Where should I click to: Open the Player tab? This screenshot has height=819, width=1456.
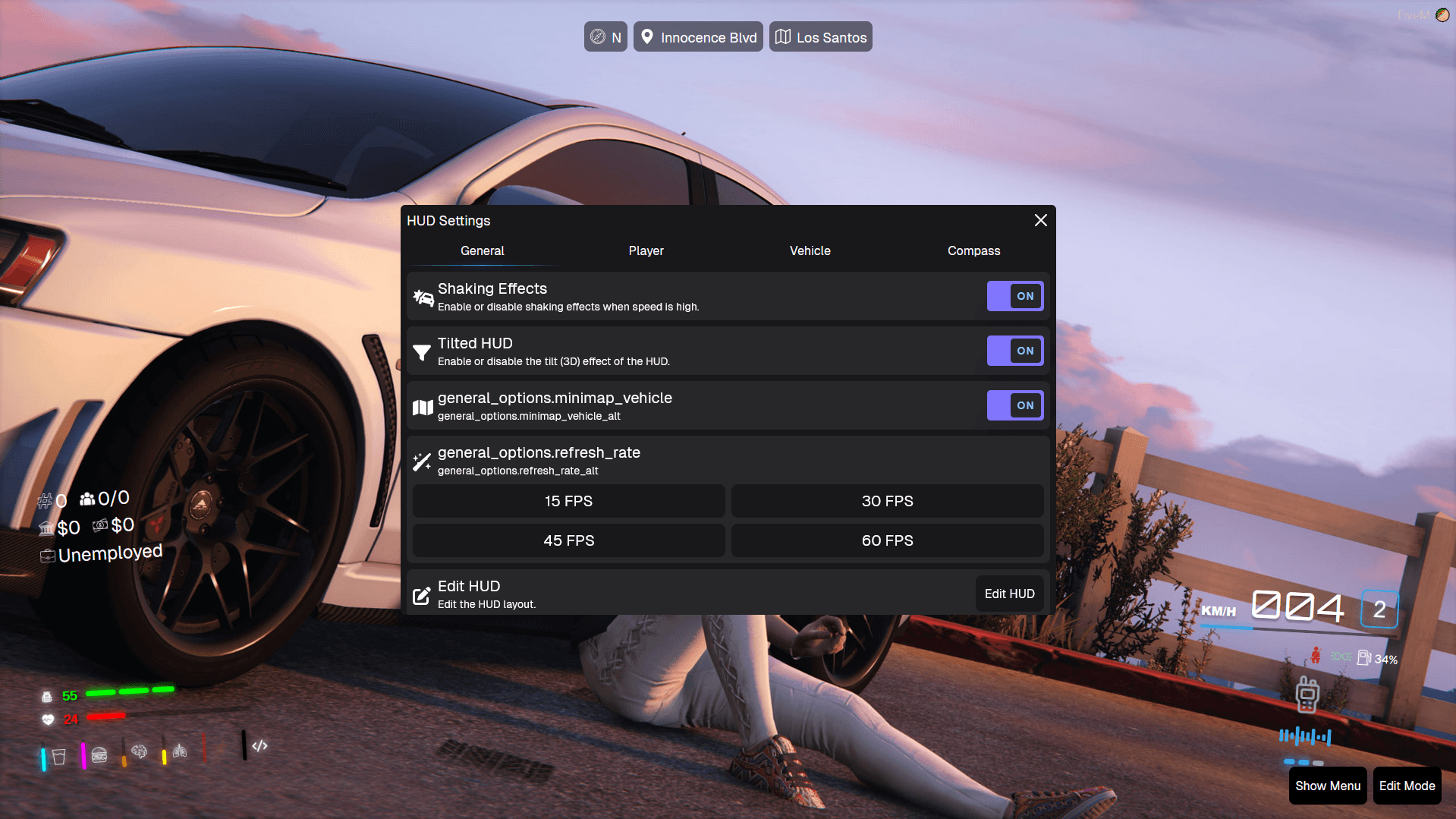[646, 250]
